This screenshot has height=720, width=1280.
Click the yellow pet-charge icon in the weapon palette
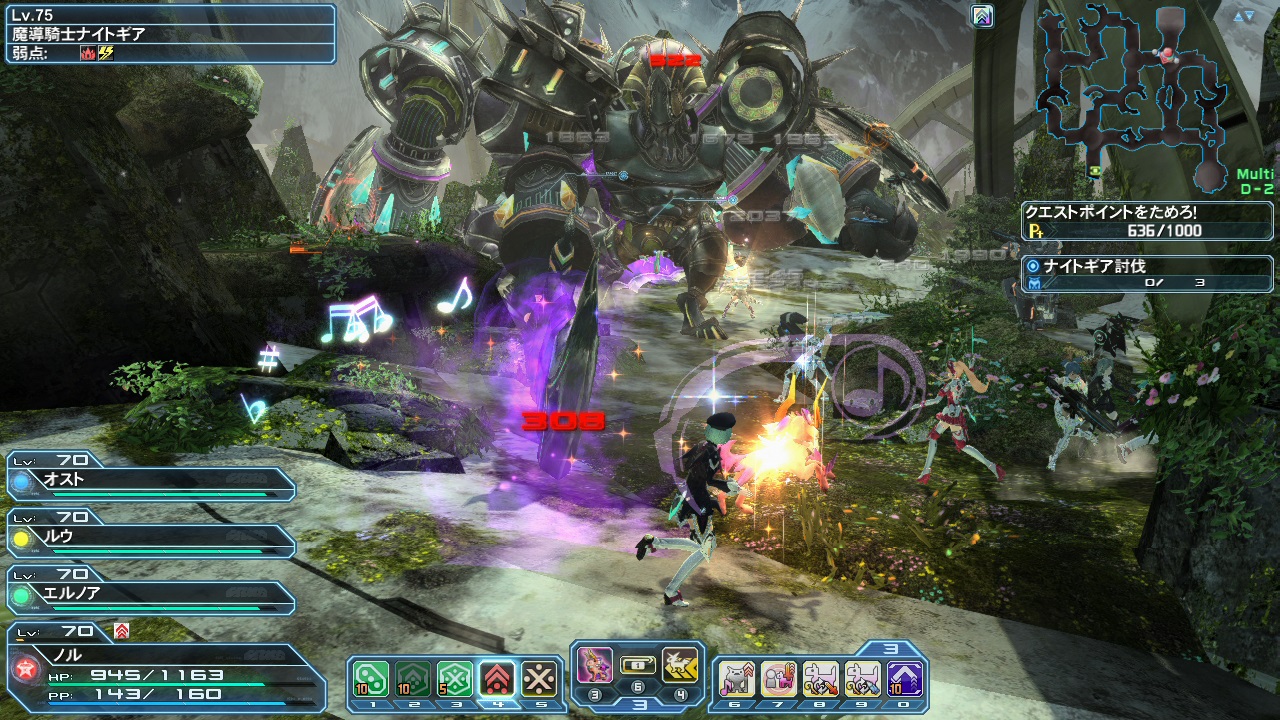coord(679,665)
